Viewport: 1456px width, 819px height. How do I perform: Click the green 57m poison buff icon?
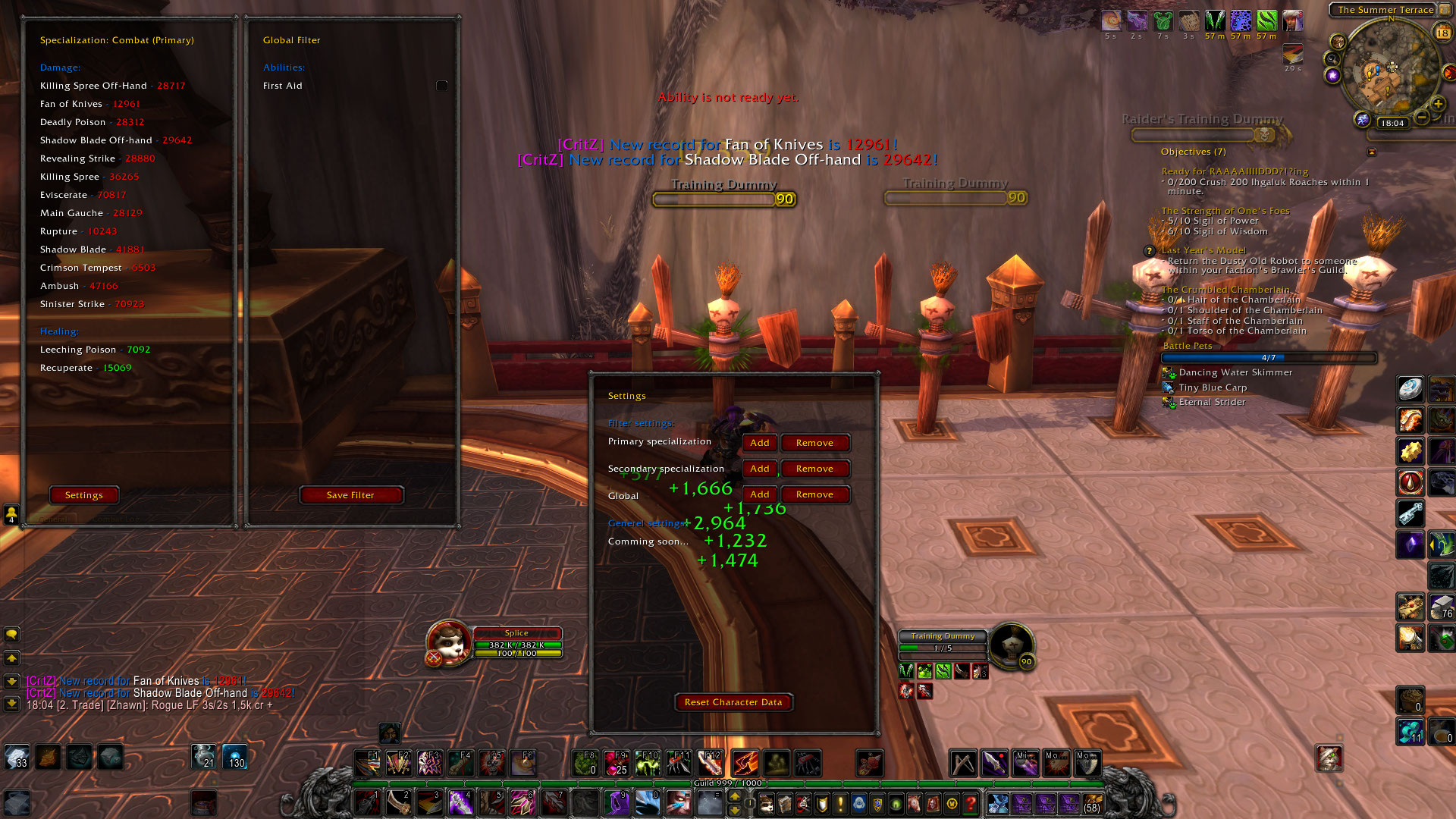(x=1266, y=20)
